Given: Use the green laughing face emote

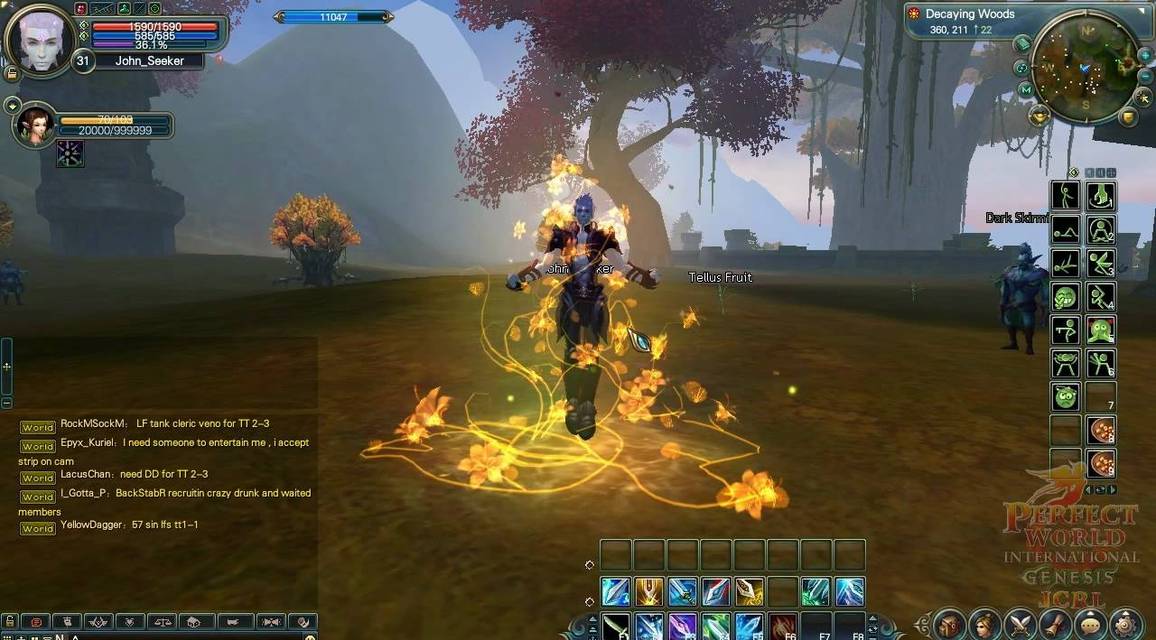Looking at the screenshot, I should (x=1066, y=297).
